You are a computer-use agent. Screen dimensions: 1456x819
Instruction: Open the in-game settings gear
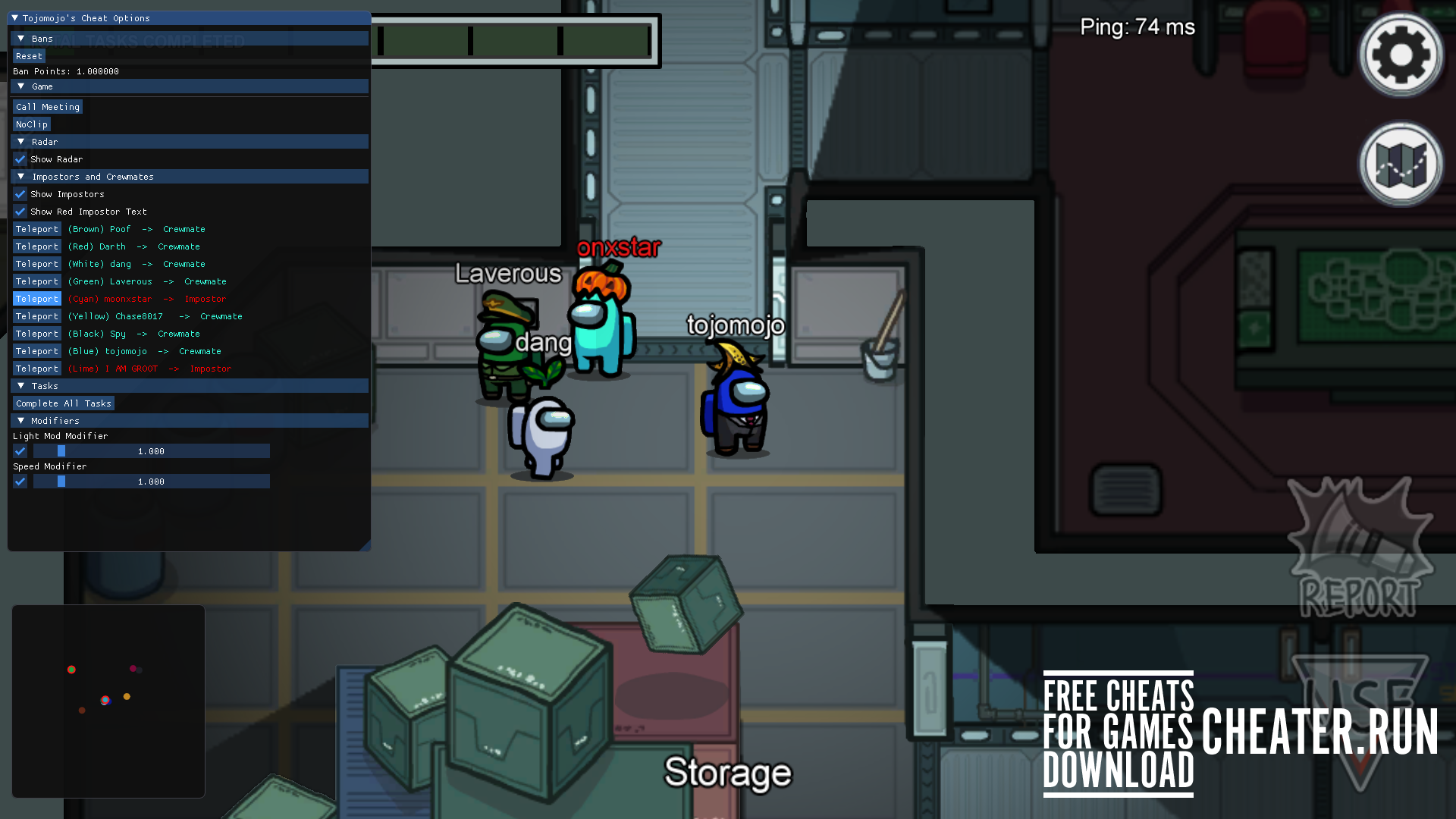click(x=1401, y=55)
